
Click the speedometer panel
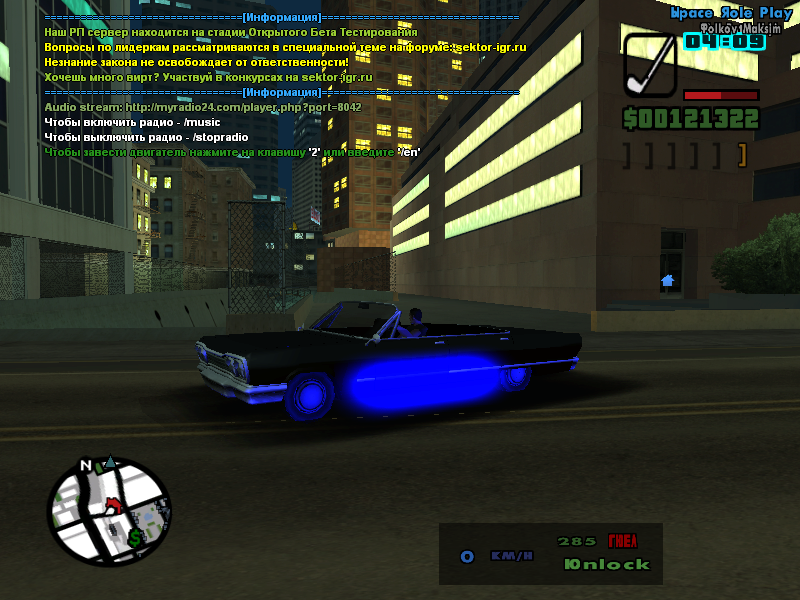[x=550, y=554]
